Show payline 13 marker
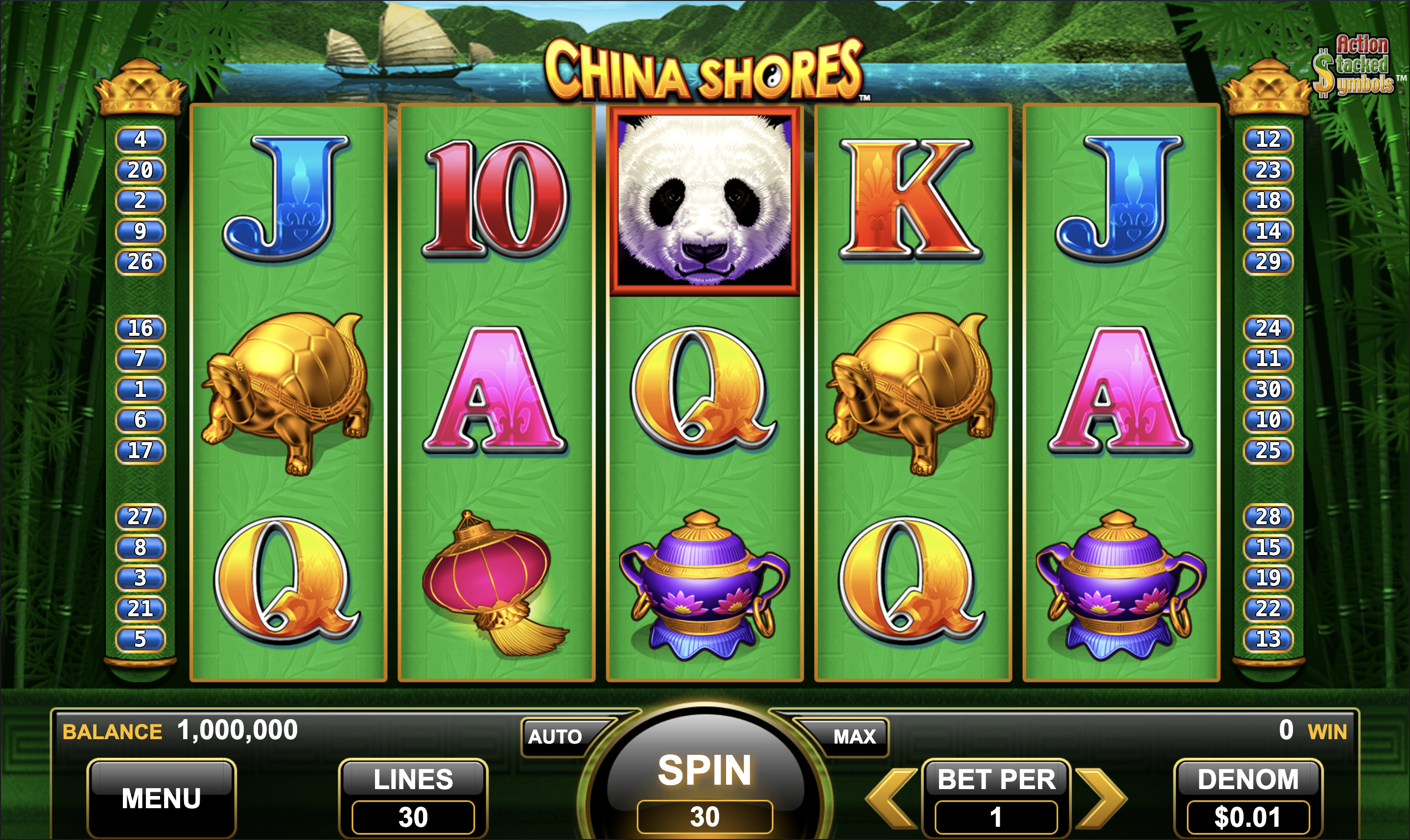The height and width of the screenshot is (840, 1410). pyautogui.click(x=1268, y=639)
